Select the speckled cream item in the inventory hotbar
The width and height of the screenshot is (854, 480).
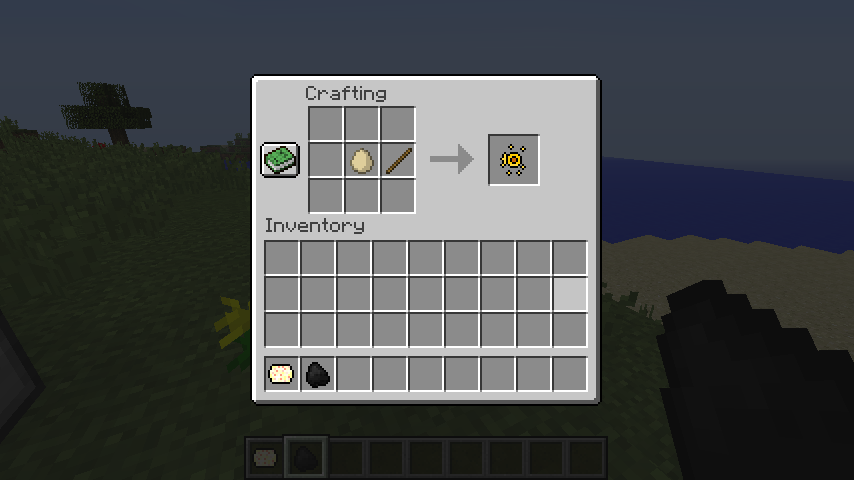click(282, 374)
